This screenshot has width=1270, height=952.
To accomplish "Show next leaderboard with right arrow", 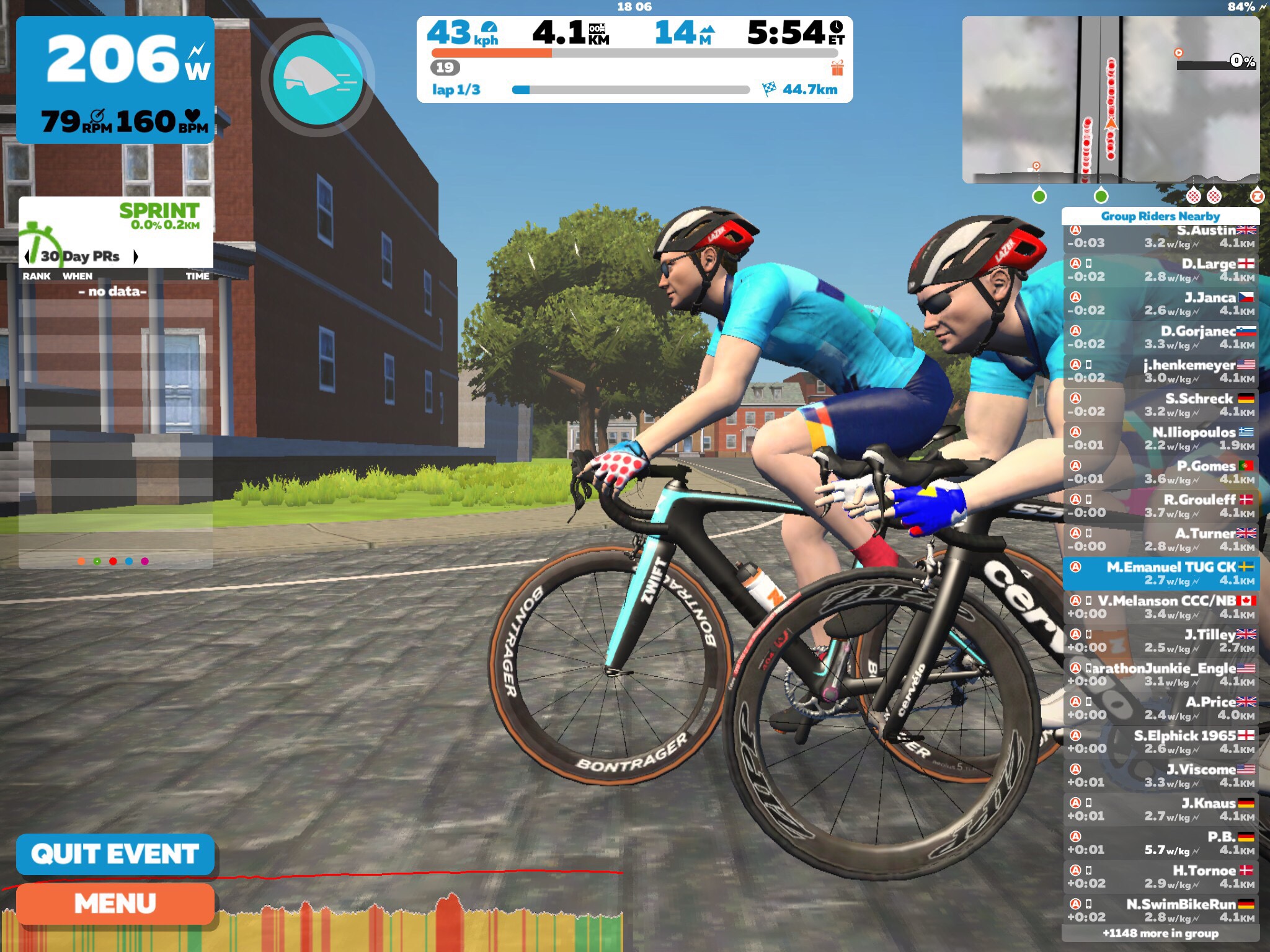I will coord(136,256).
